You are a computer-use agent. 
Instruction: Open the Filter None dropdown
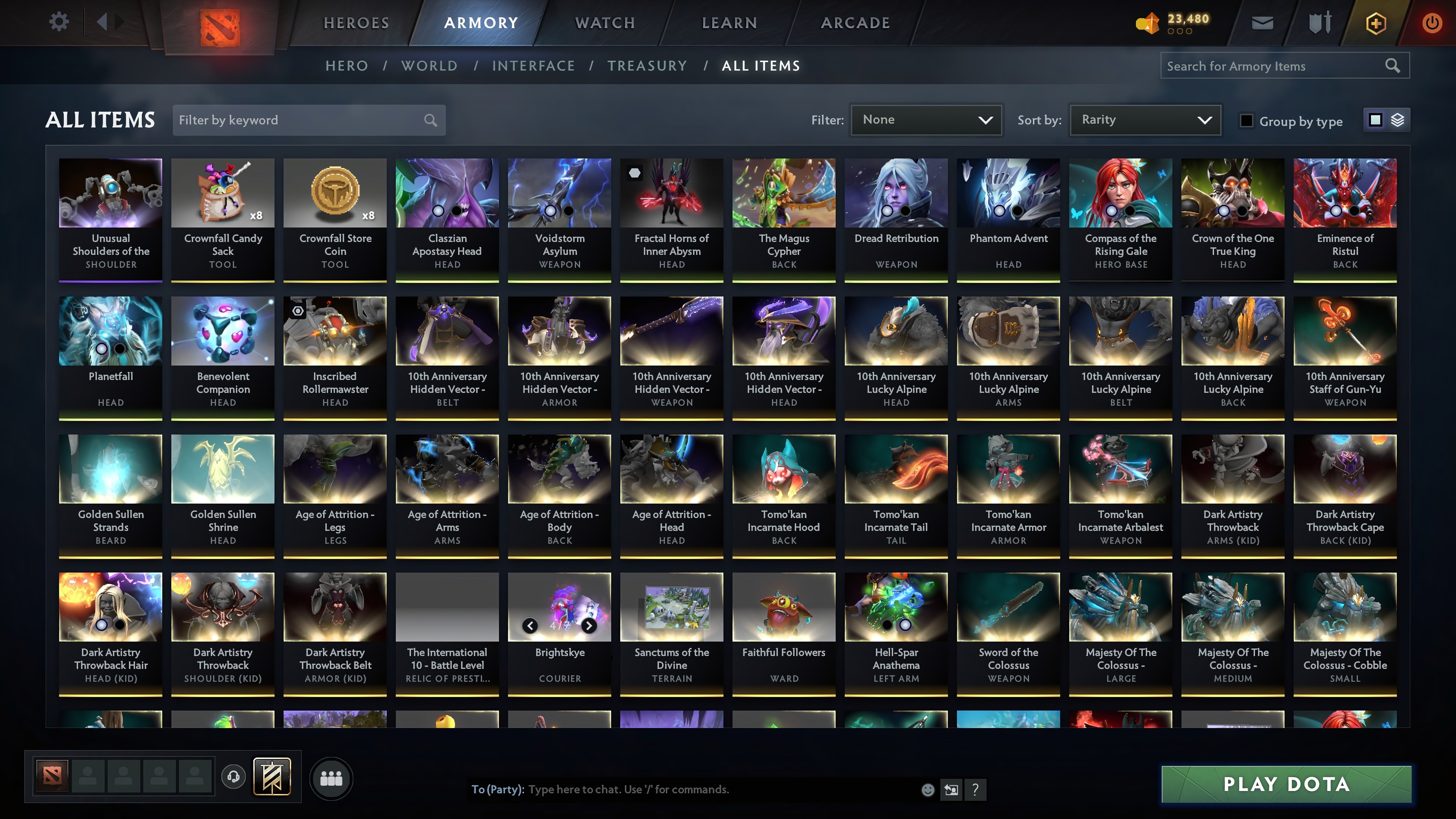(x=926, y=120)
